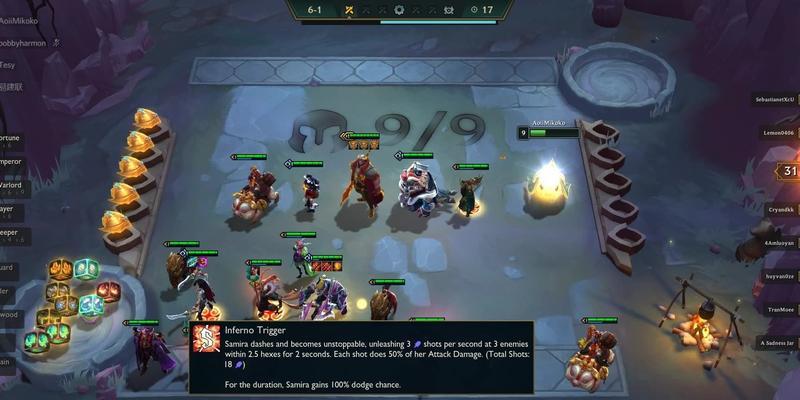Select the carousel round icon in stage tracker
The width and height of the screenshot is (800, 400).
(400, 9)
